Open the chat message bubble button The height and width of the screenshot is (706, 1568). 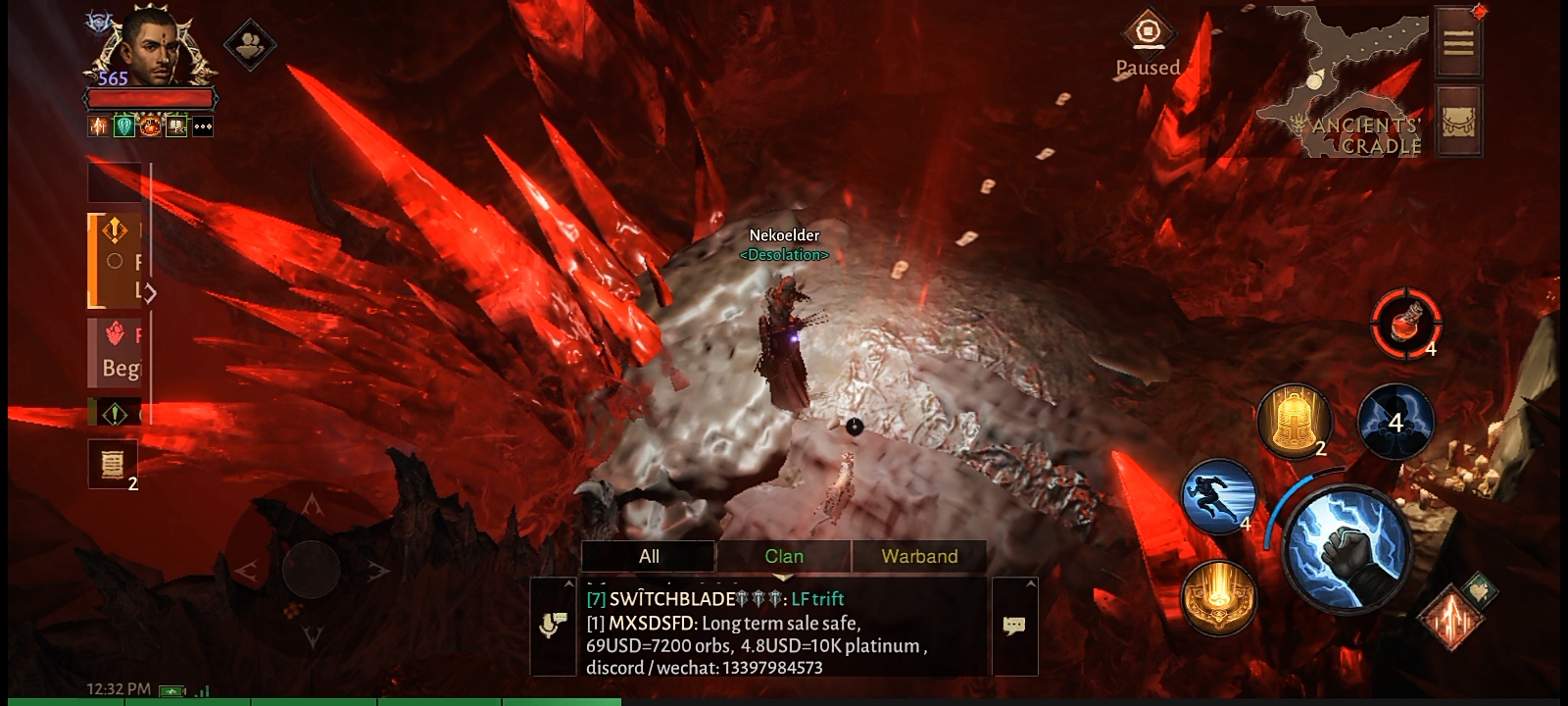tap(1014, 626)
